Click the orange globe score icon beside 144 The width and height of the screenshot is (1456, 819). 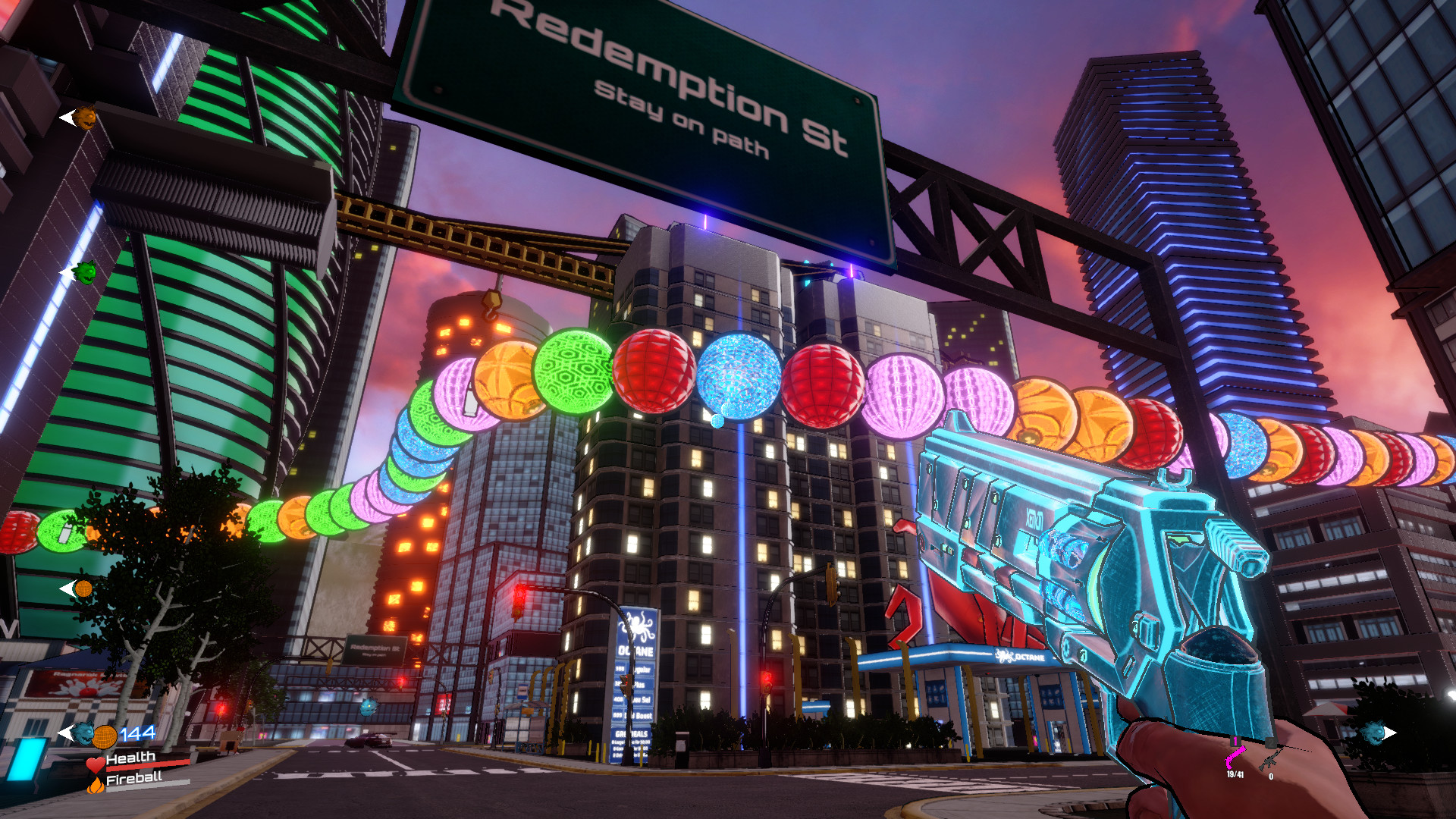click(x=104, y=737)
